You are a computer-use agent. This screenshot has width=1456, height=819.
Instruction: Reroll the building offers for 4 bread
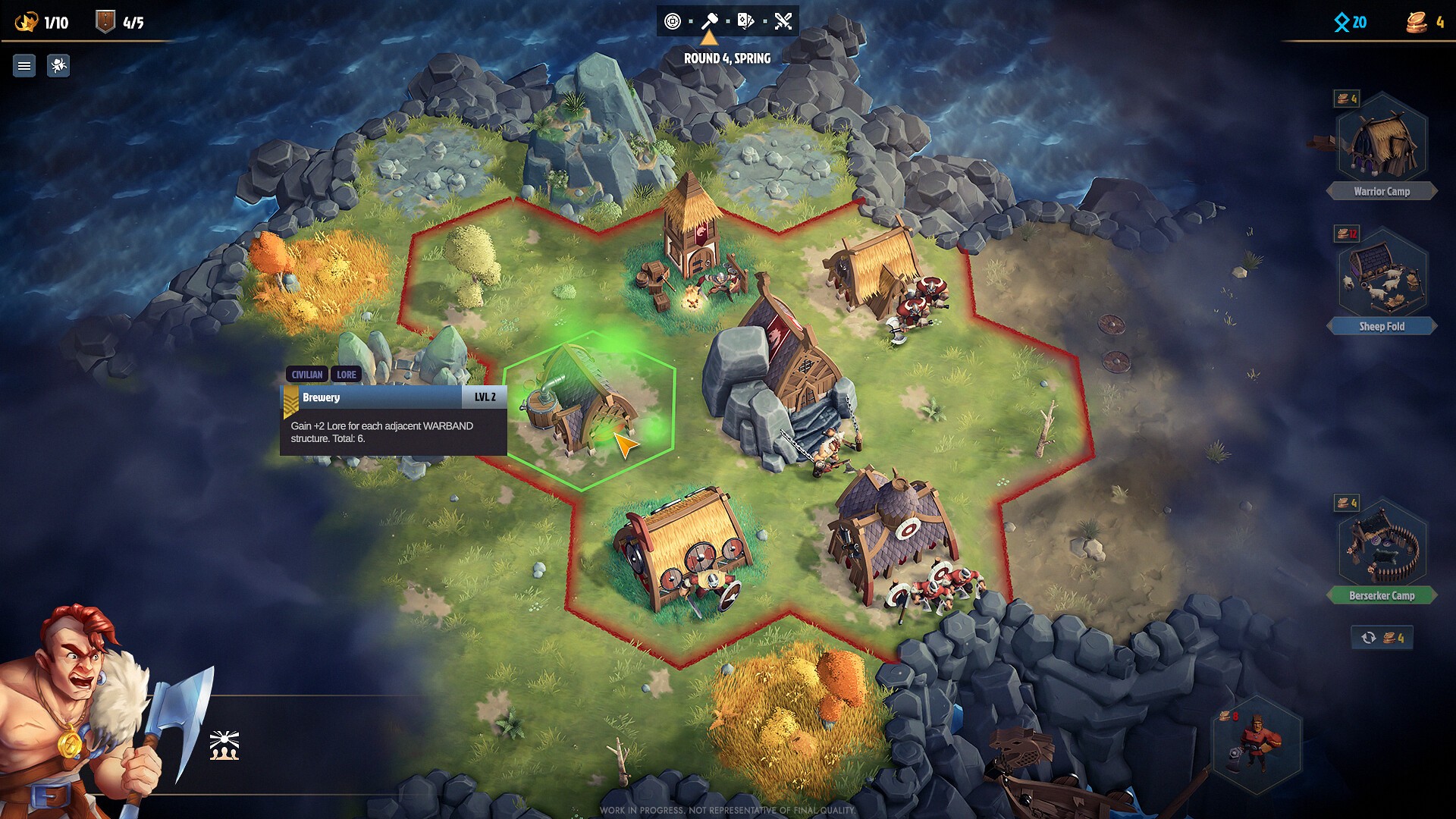tap(1381, 638)
